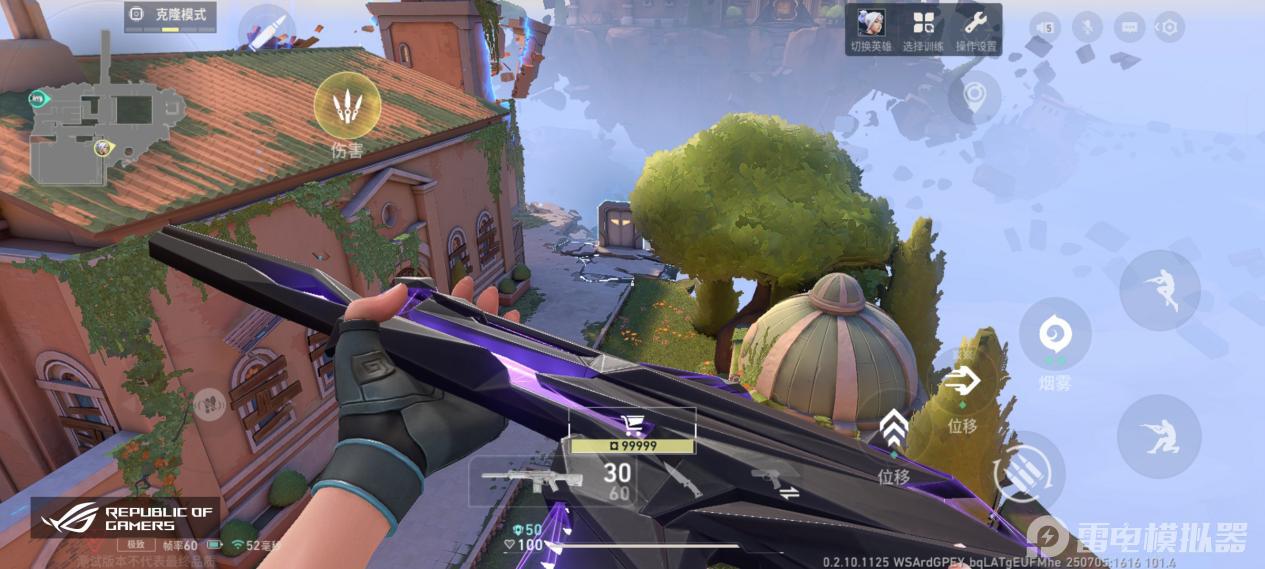Open the 选择训练 training selection
The width and height of the screenshot is (1265, 569).
[x=923, y=29]
